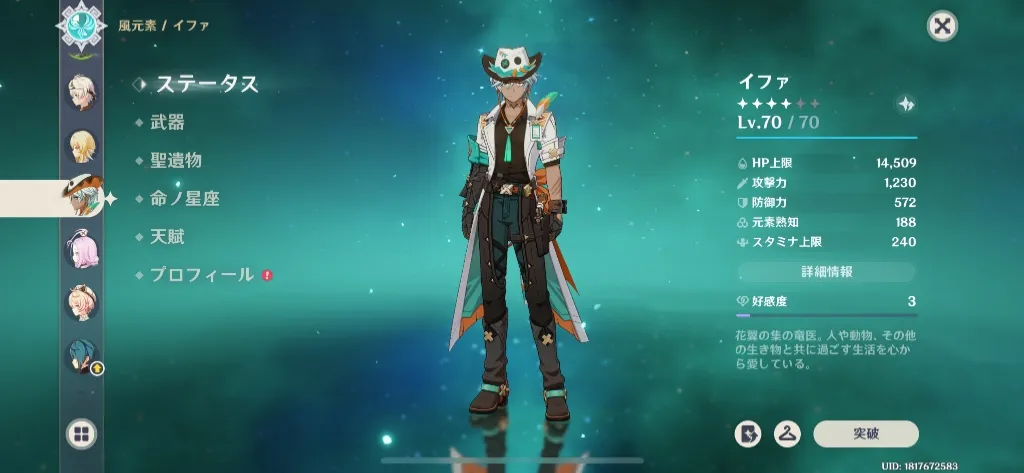This screenshot has height=473, width=1024.
Task: Open 詳細情報 (detailed stats)
Action: click(x=827, y=272)
